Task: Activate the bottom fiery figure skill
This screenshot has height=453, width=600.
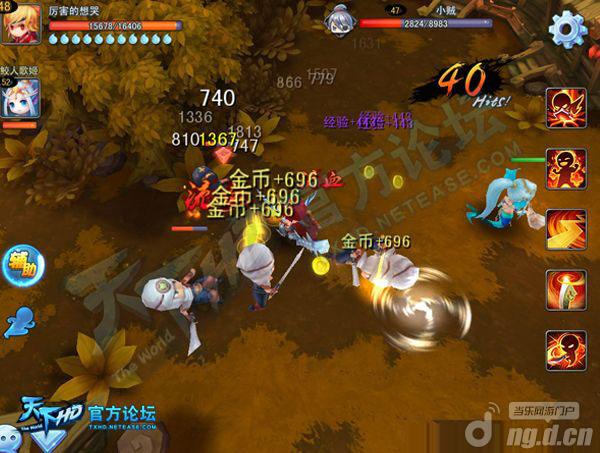Action: 566,349
